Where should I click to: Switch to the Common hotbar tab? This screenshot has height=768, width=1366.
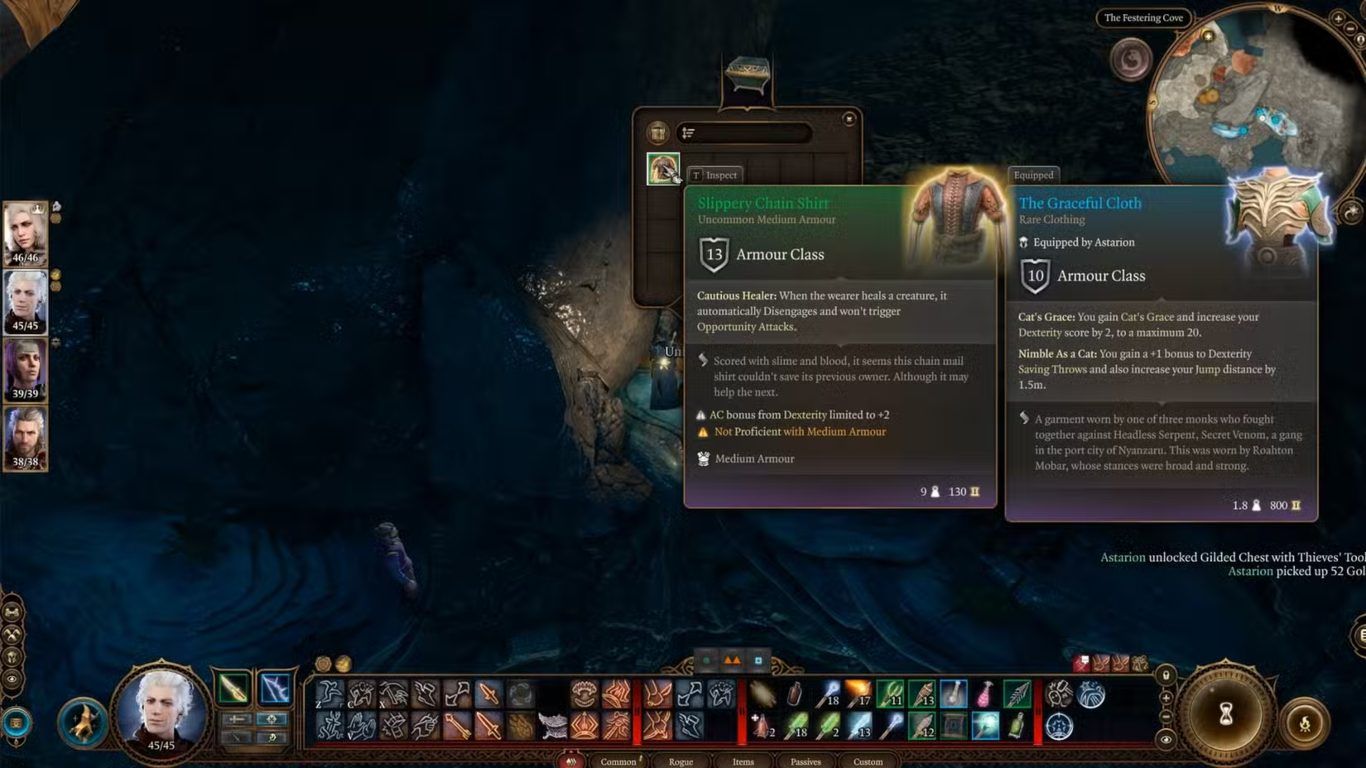pos(618,762)
